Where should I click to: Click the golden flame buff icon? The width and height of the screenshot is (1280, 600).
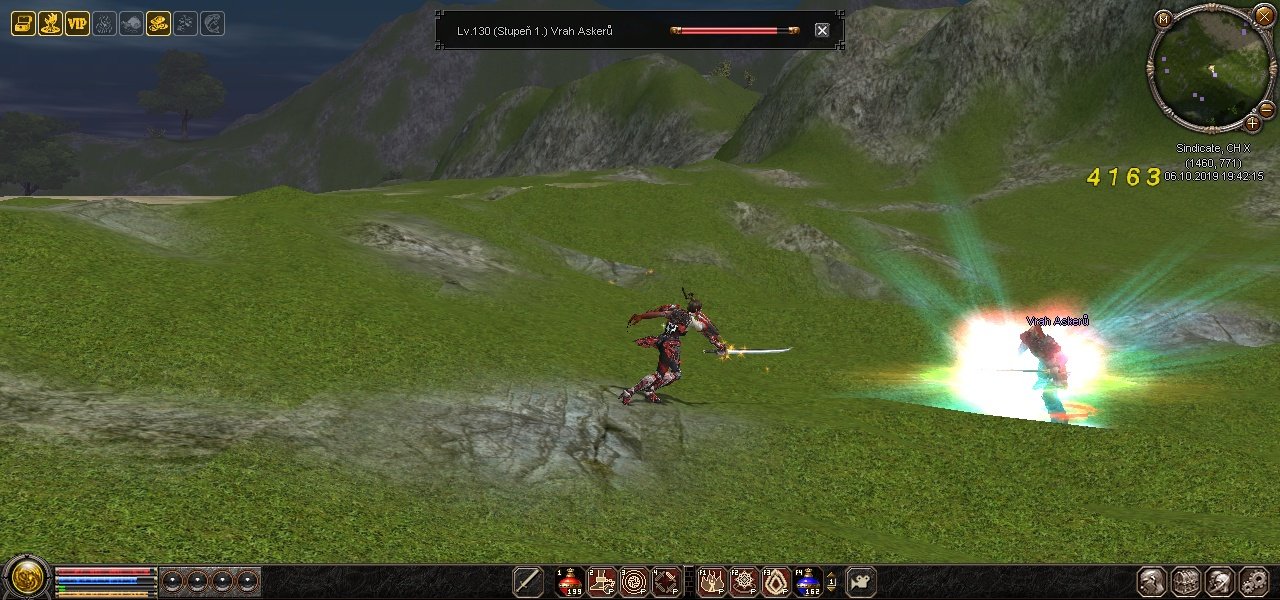coord(50,24)
